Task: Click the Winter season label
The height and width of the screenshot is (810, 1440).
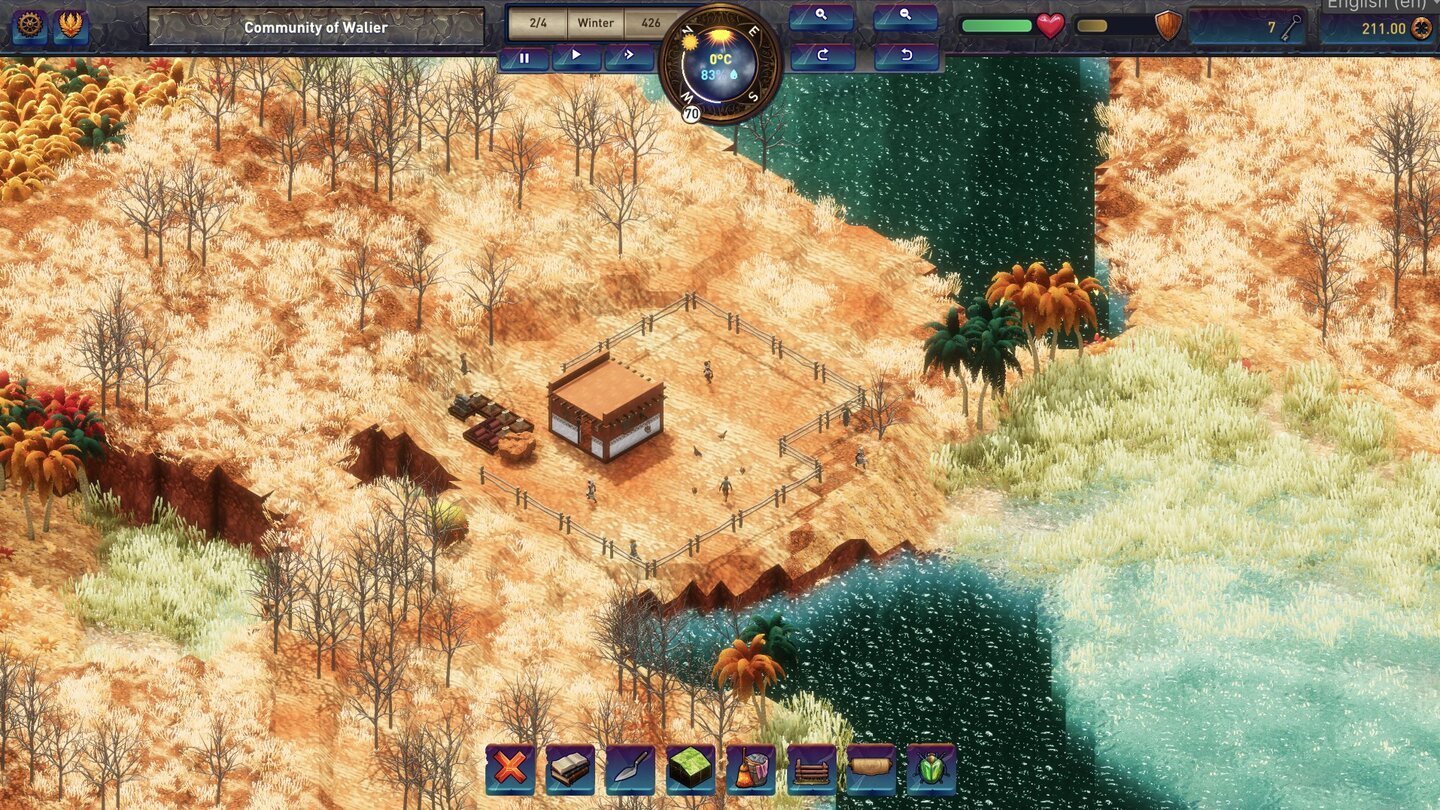Action: [596, 22]
